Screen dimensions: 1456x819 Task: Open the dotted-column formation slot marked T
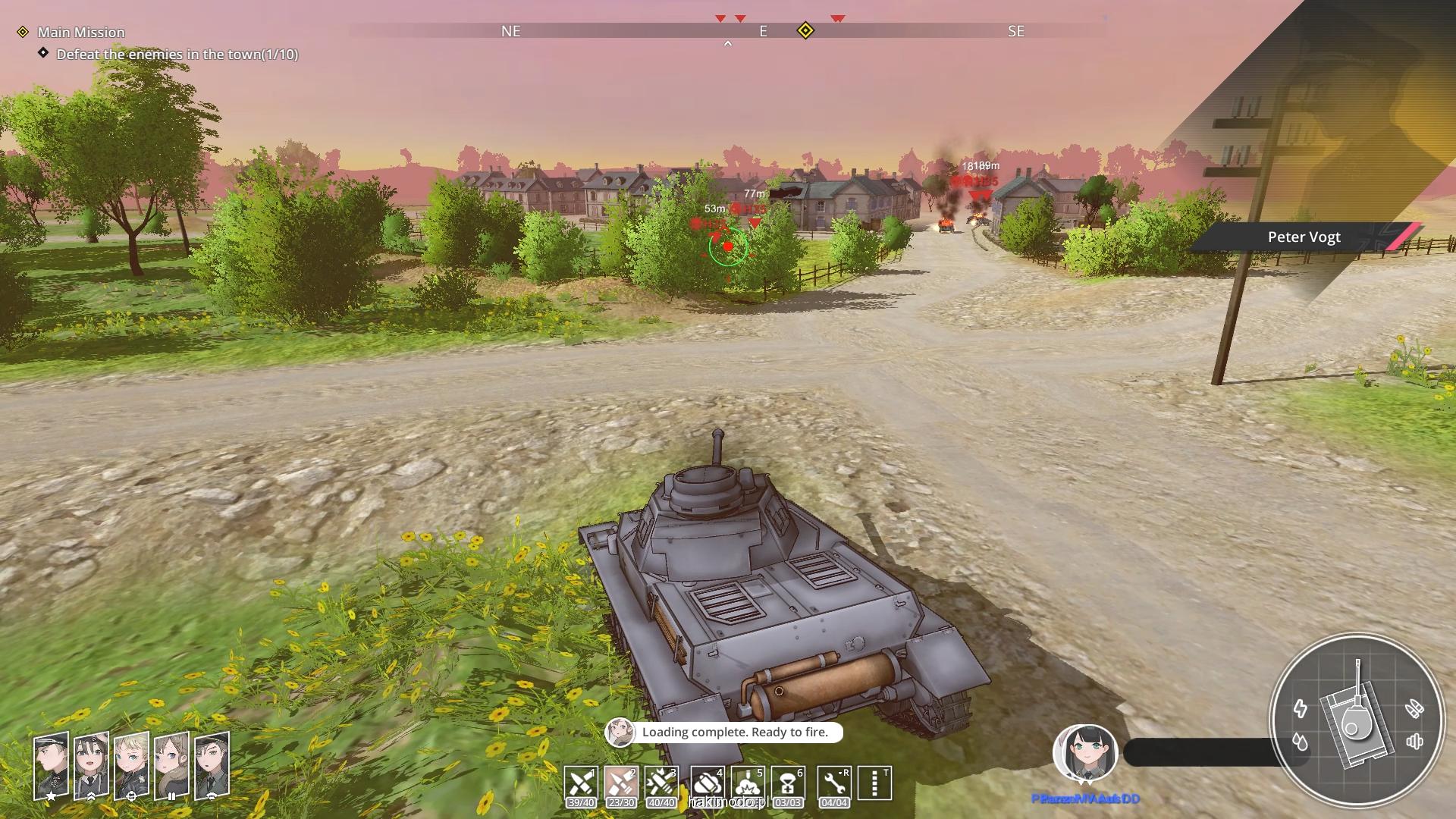[874, 783]
